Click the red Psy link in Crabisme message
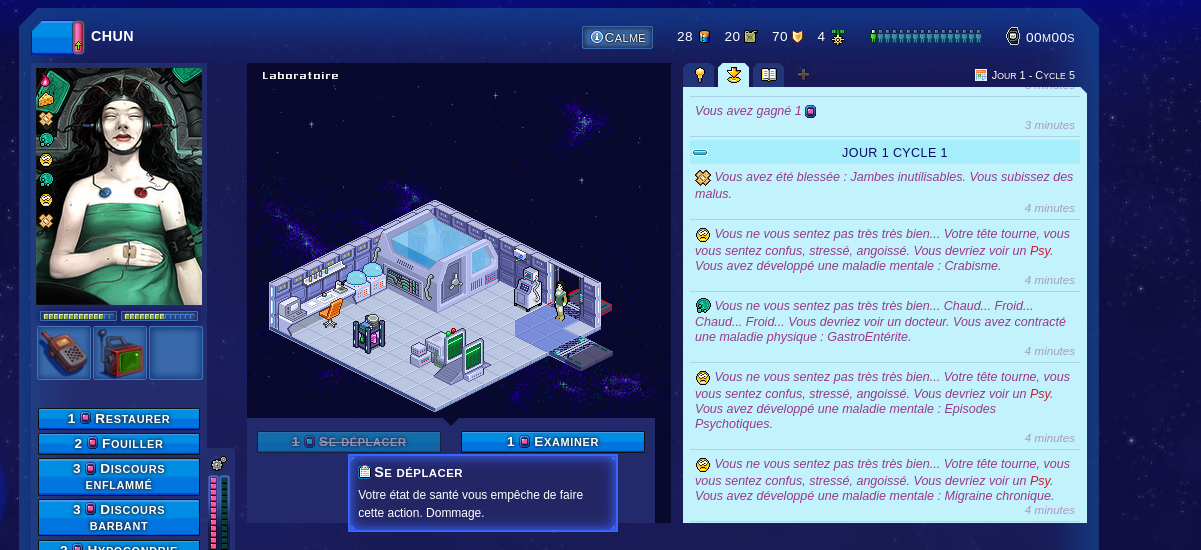Screen dimensions: 1201x550 coord(1041,251)
